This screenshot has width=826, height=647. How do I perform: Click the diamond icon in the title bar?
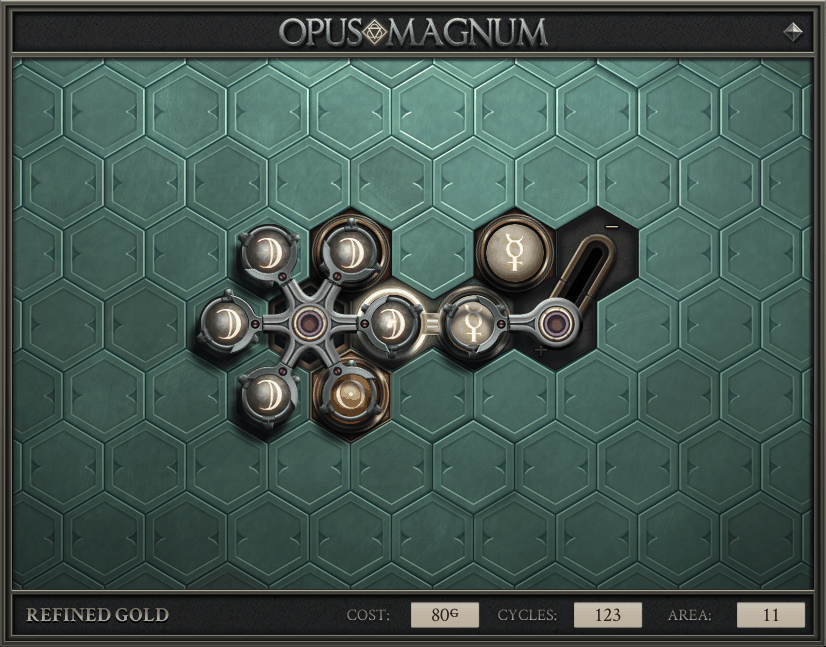tap(793, 31)
